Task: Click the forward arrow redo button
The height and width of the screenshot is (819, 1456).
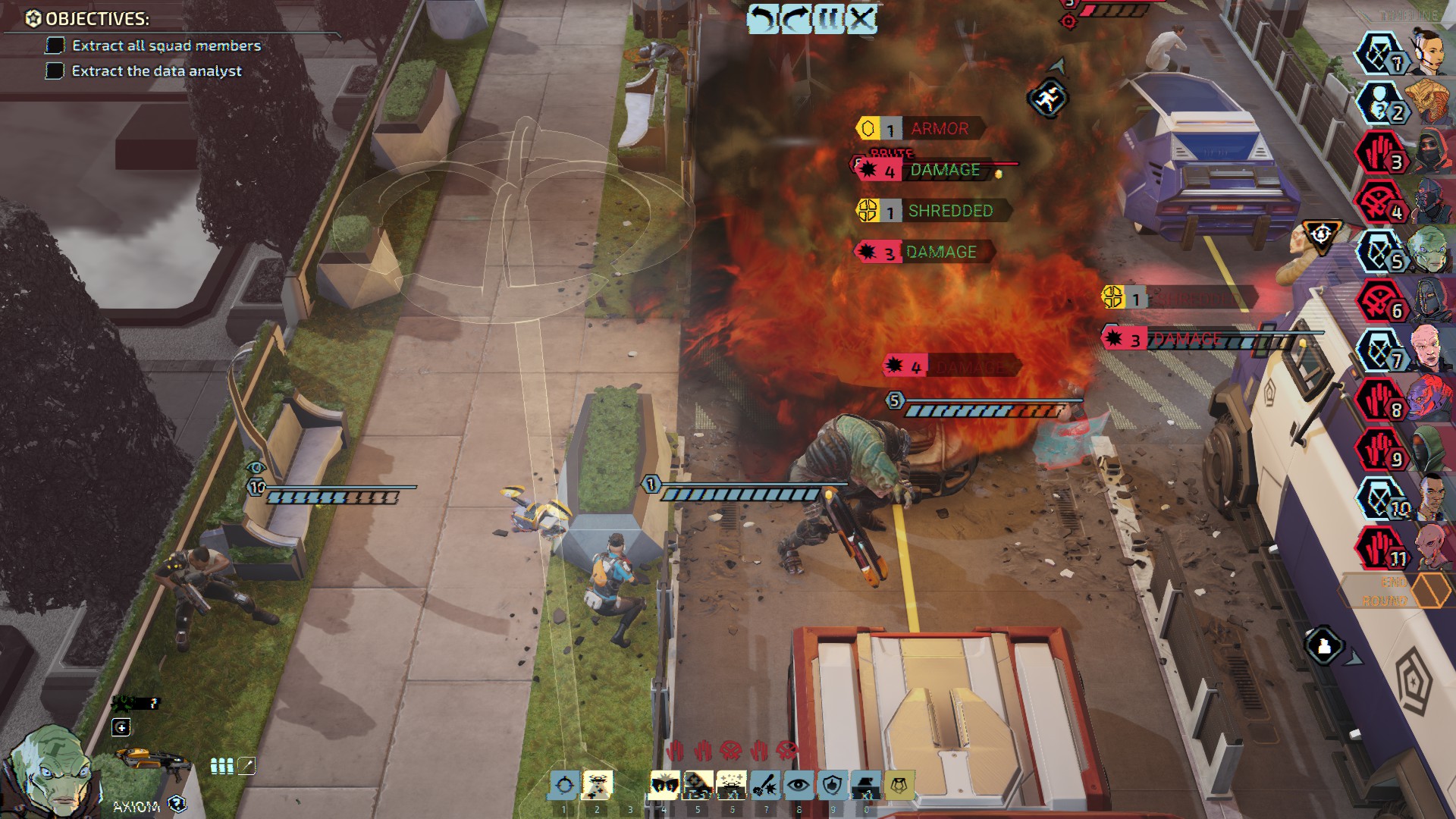Action: tap(795, 18)
